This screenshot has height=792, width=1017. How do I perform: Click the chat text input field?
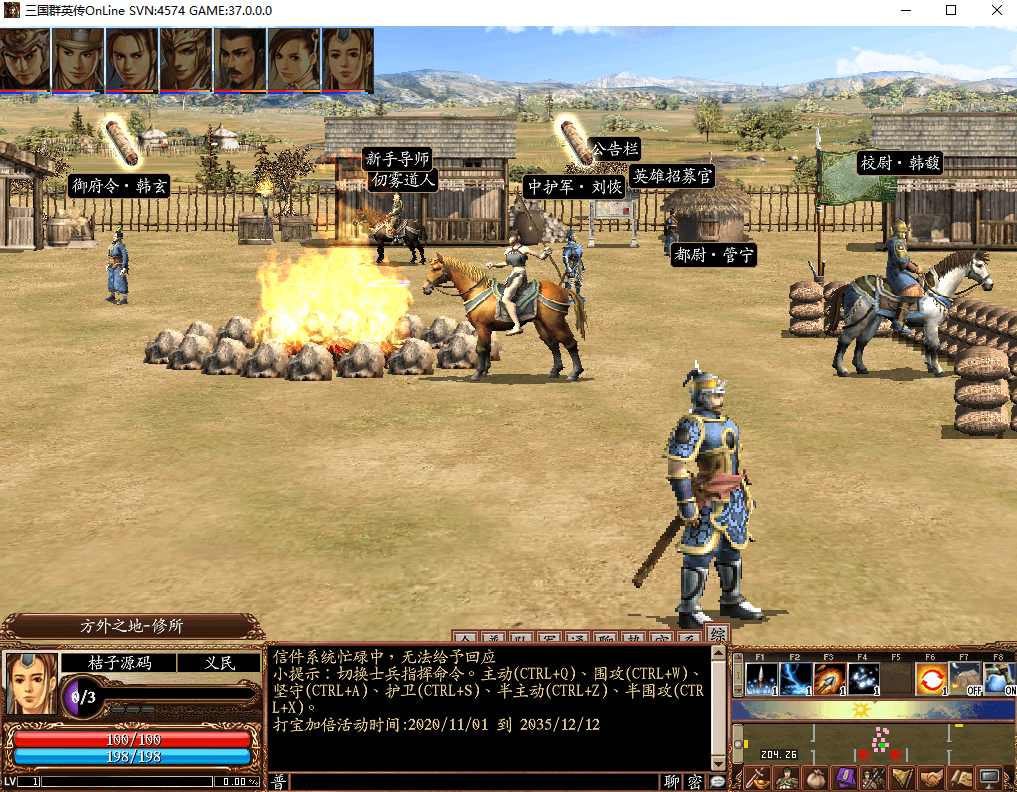click(x=474, y=782)
